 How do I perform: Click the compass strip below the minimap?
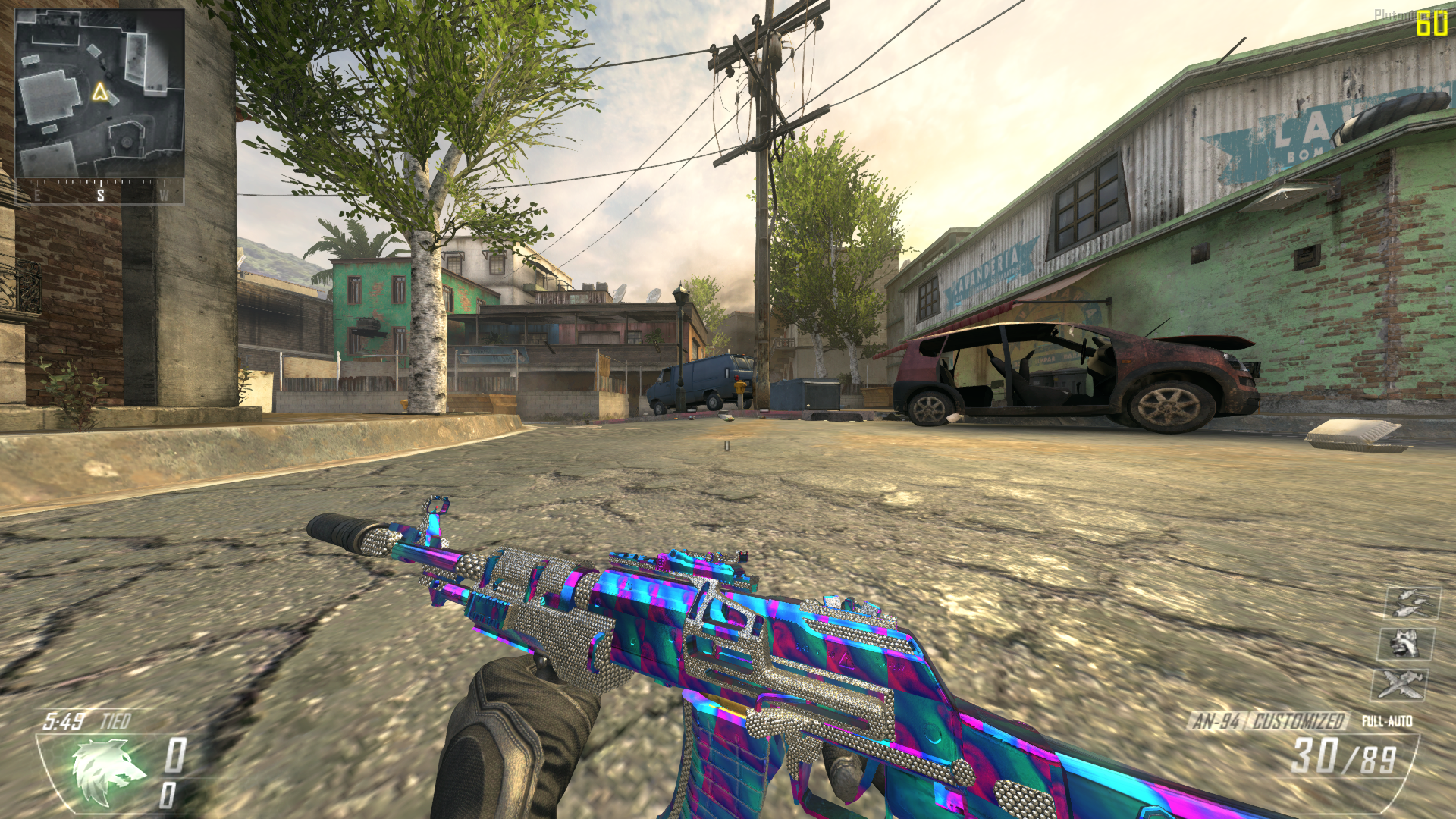pyautogui.click(x=99, y=192)
